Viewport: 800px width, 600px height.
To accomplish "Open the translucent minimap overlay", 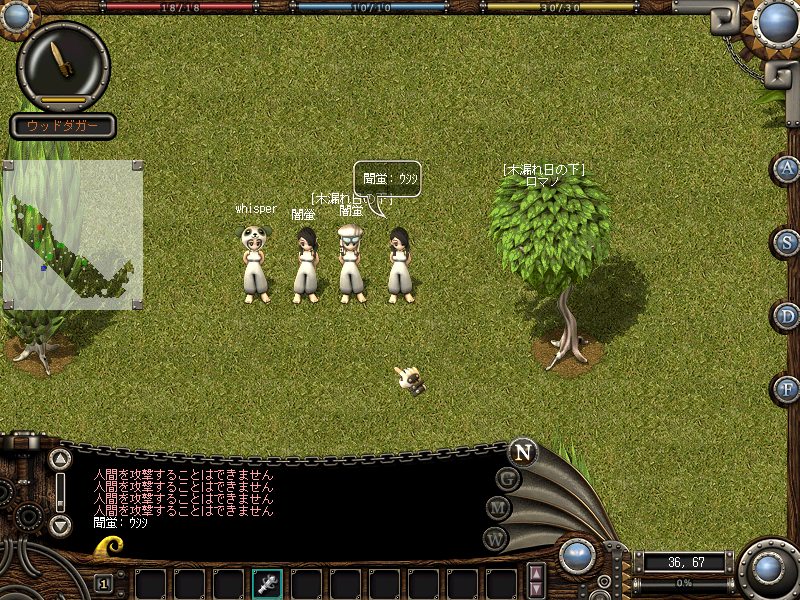I will (72, 235).
